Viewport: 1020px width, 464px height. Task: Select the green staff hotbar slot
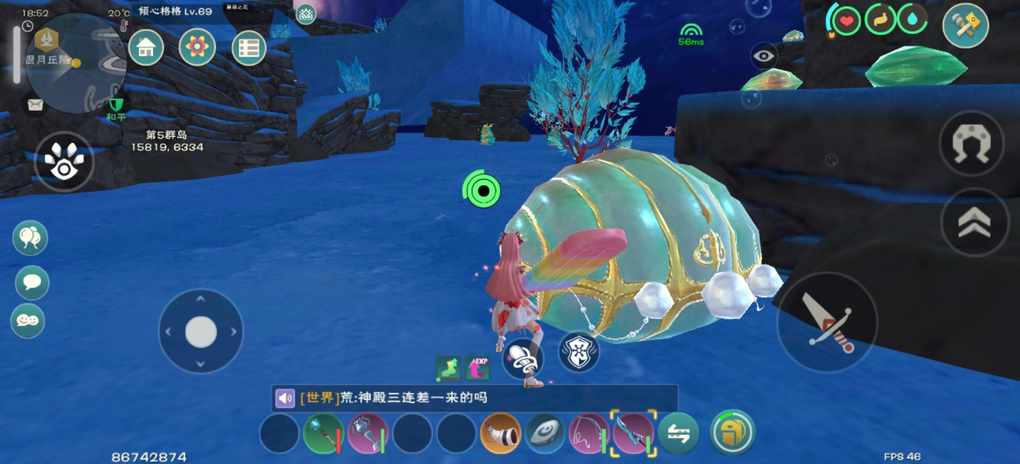click(323, 434)
